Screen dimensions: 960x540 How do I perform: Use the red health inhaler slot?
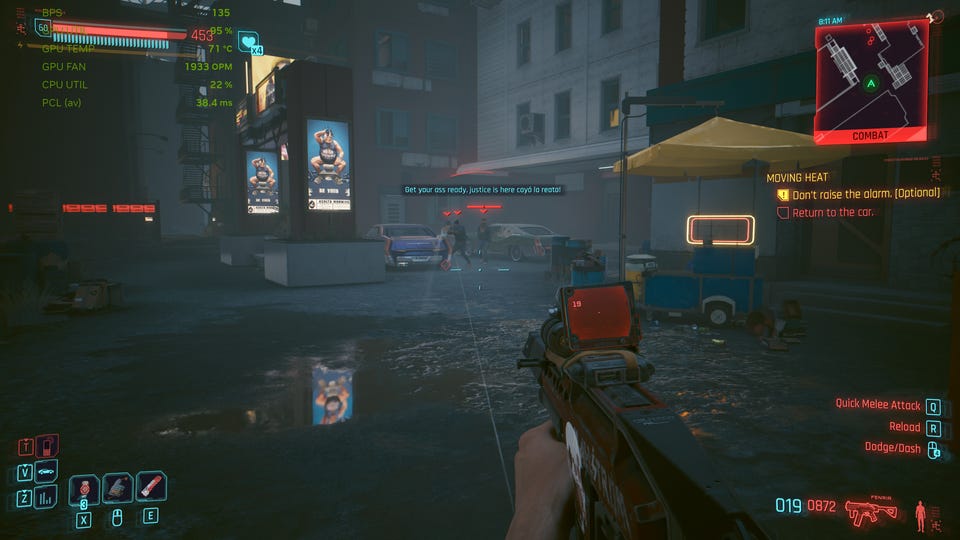click(x=151, y=487)
